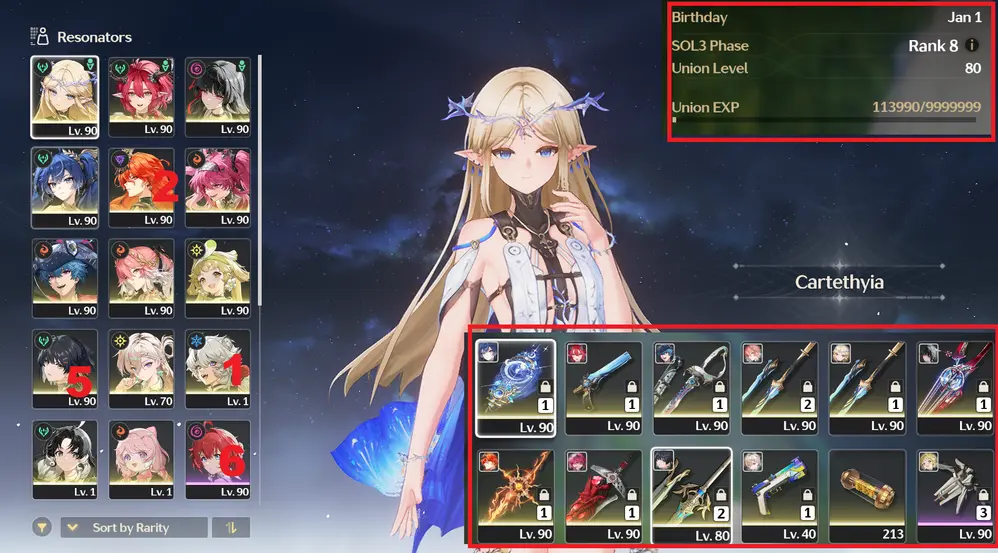Open the resonator filter funnel button
This screenshot has width=998, height=553.
tap(42, 527)
